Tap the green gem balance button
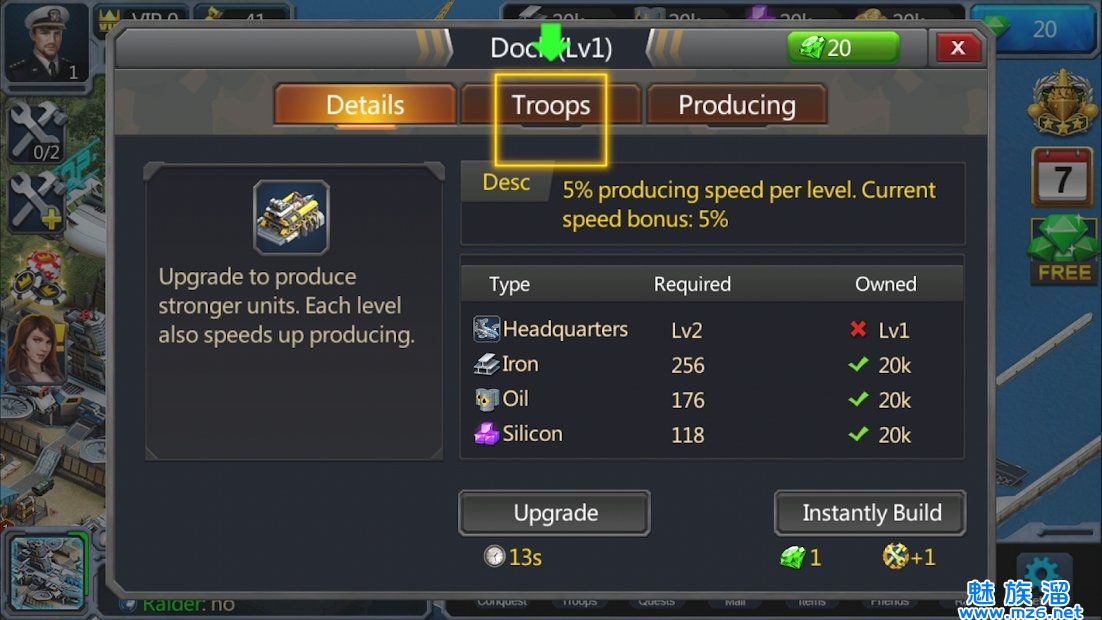 [x=842, y=47]
